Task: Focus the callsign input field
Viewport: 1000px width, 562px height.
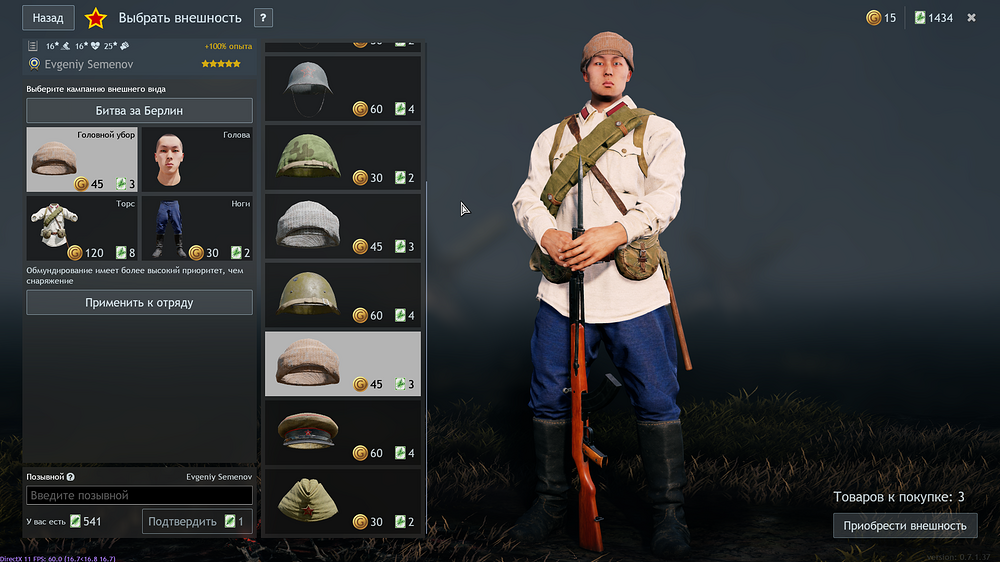Action: point(139,495)
